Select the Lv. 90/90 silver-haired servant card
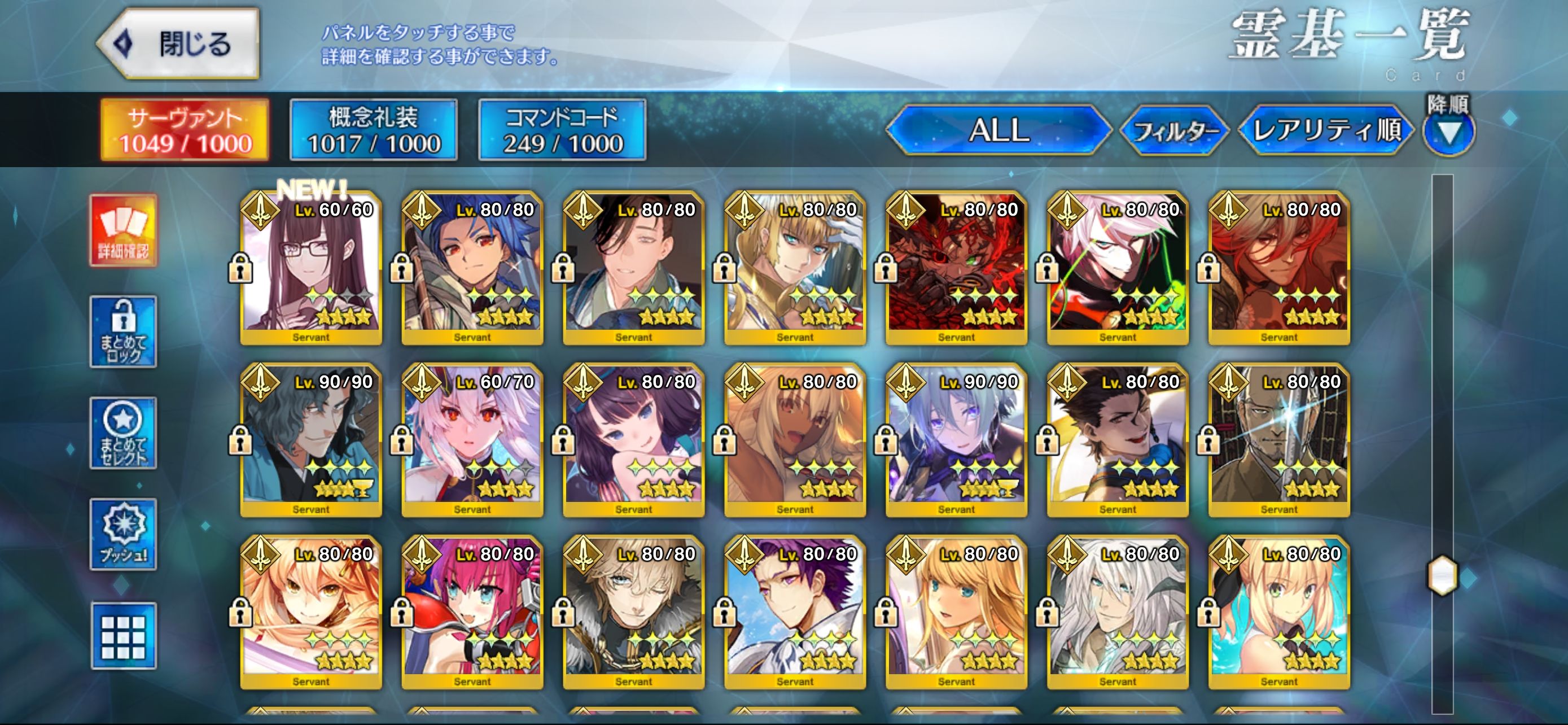Image resolution: width=1568 pixels, height=725 pixels. click(x=956, y=440)
